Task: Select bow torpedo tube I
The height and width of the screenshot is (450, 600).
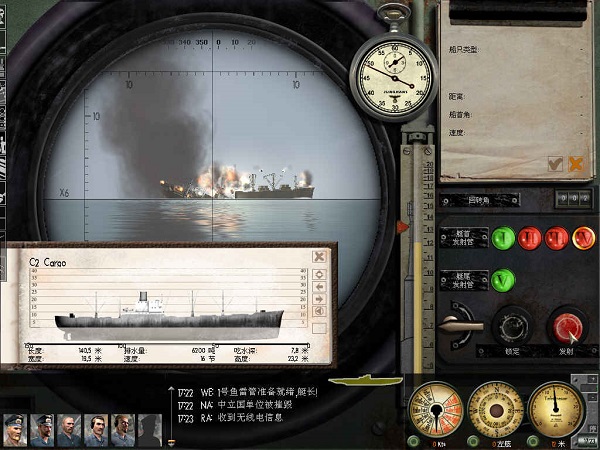Action: [x=503, y=238]
